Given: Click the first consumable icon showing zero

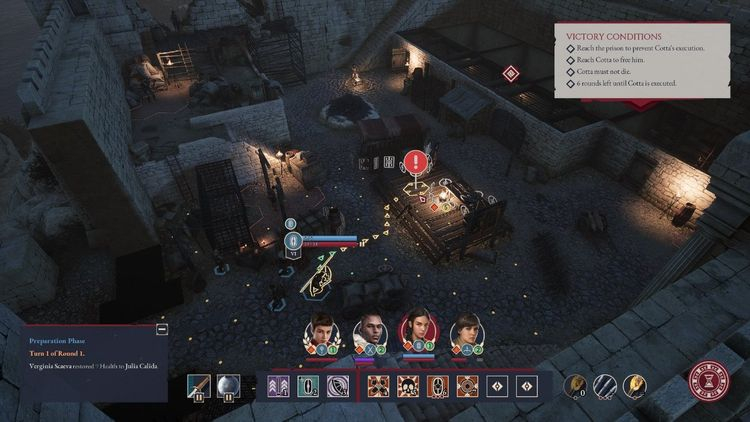Looking at the screenshot, I should click(x=576, y=385).
